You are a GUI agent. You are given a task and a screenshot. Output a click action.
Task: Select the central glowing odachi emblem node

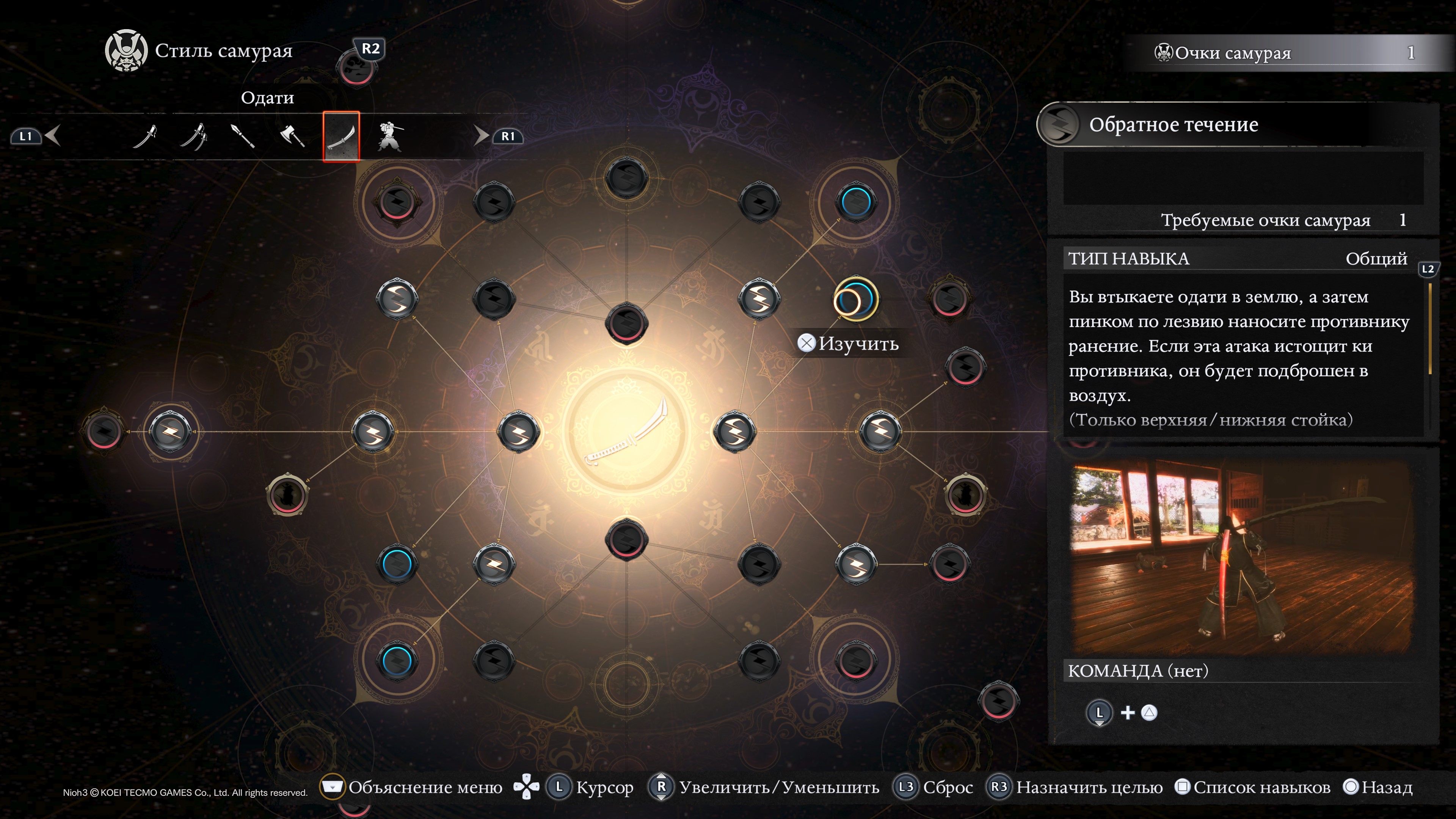[626, 432]
